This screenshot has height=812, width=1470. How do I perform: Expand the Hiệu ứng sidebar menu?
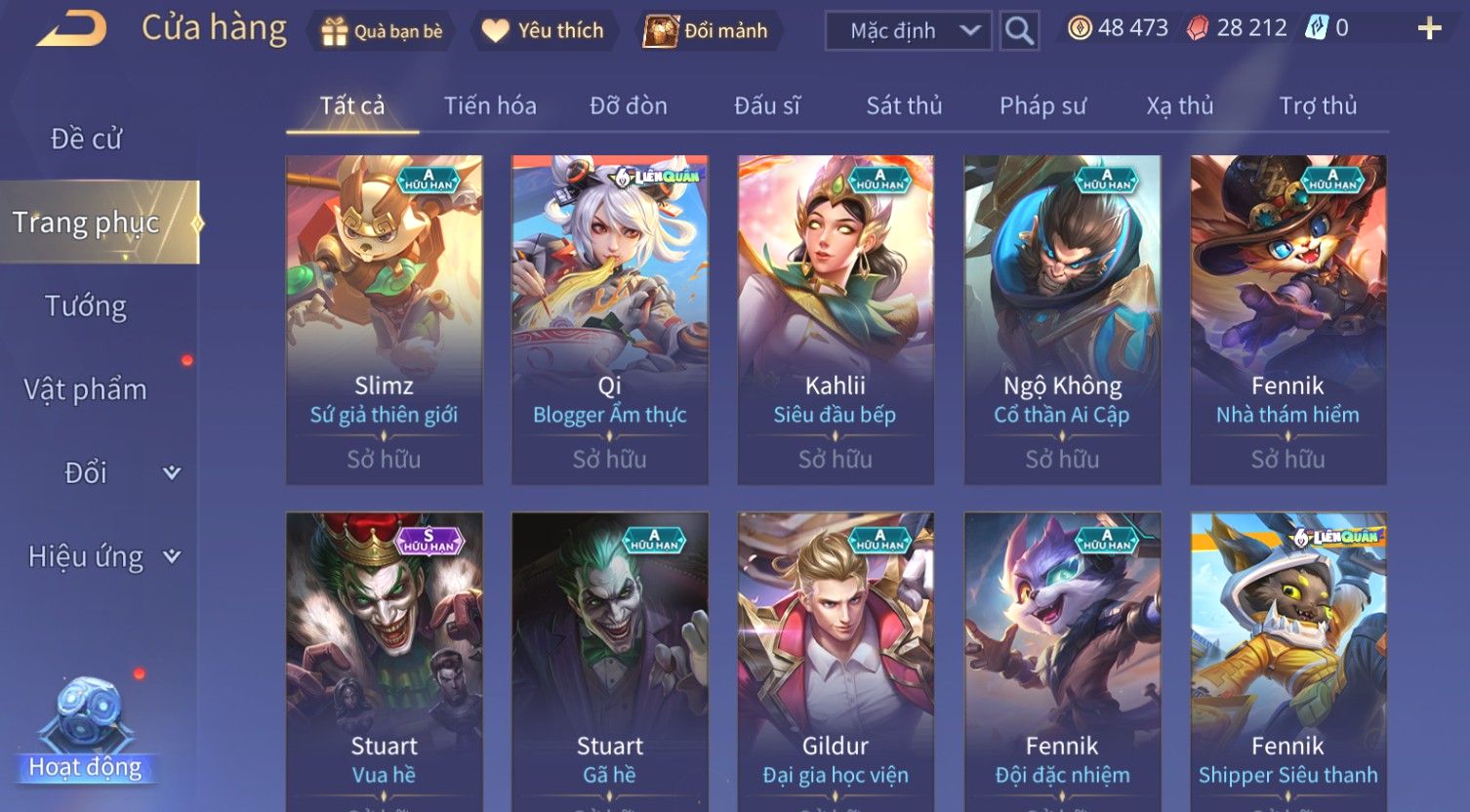102,556
